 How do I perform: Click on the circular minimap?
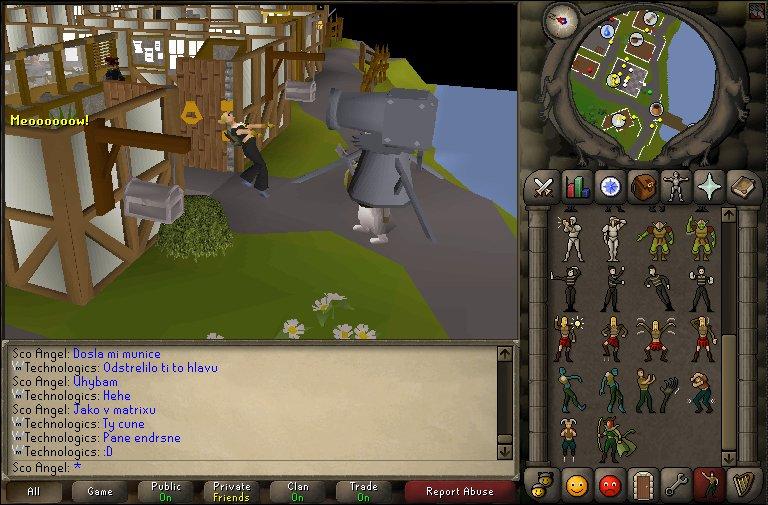[x=630, y=85]
